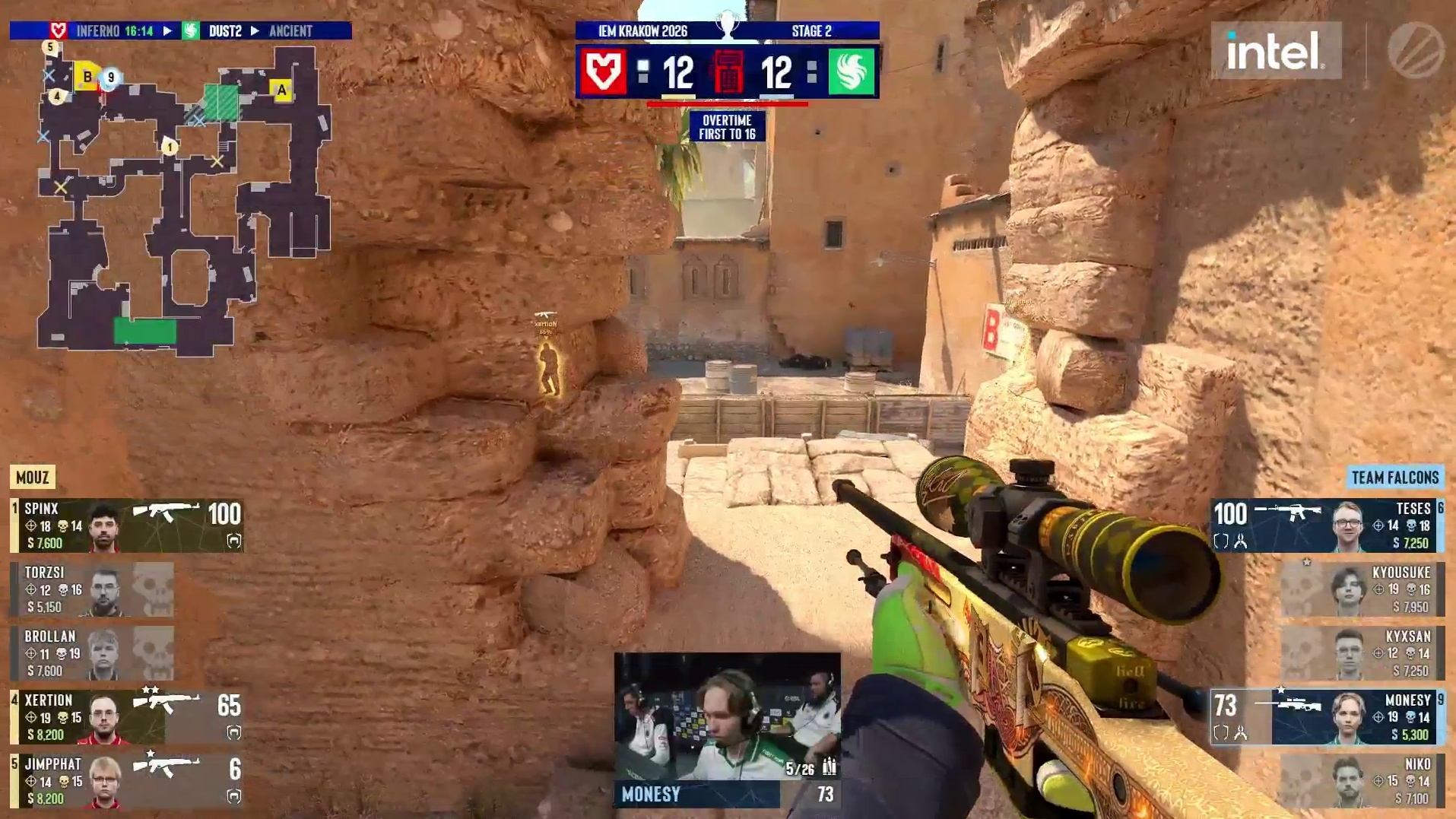Select Spinx's player card
This screenshot has width=1456, height=819.
pos(127,525)
